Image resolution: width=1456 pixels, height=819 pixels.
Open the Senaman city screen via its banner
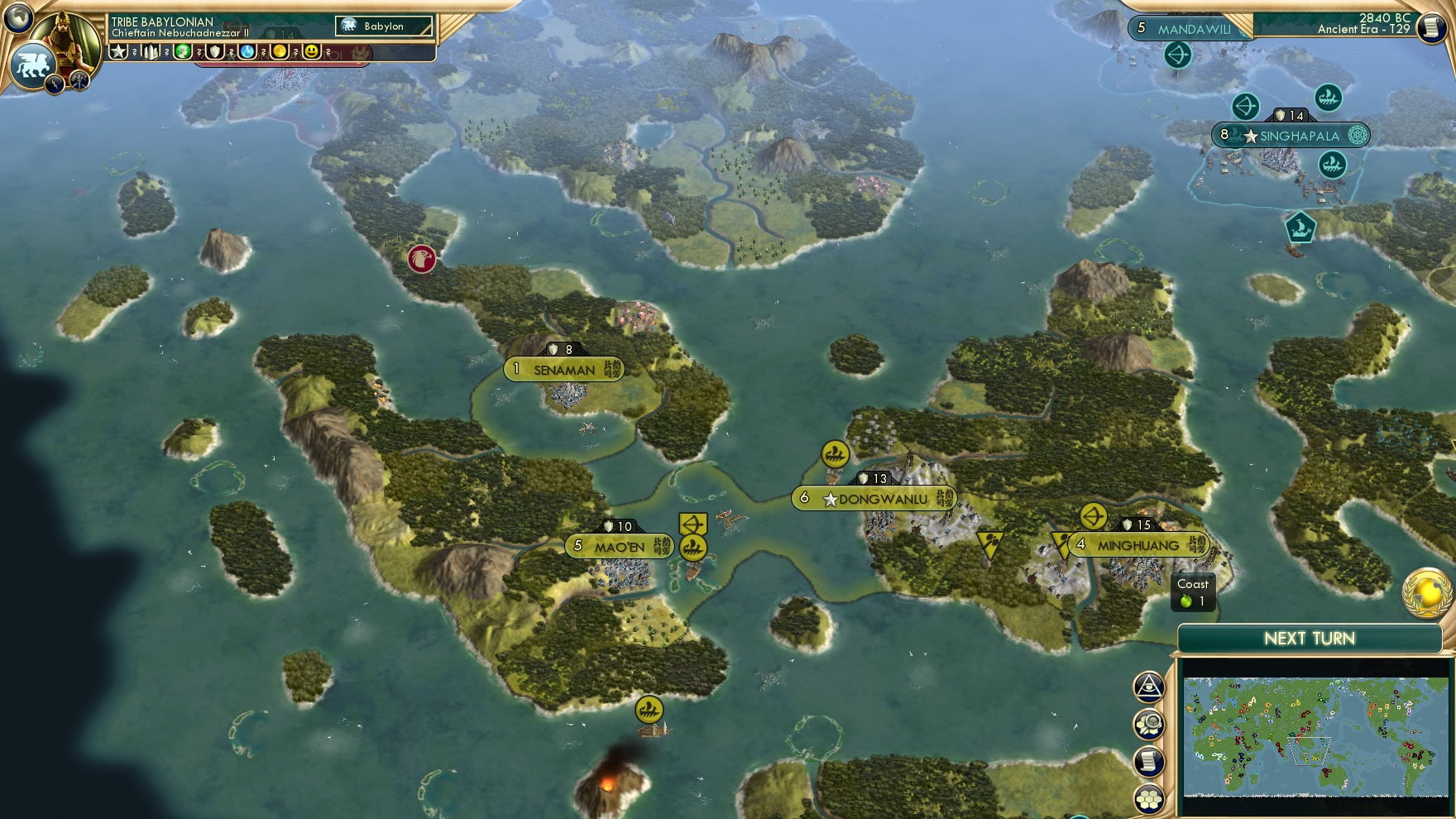(x=563, y=368)
